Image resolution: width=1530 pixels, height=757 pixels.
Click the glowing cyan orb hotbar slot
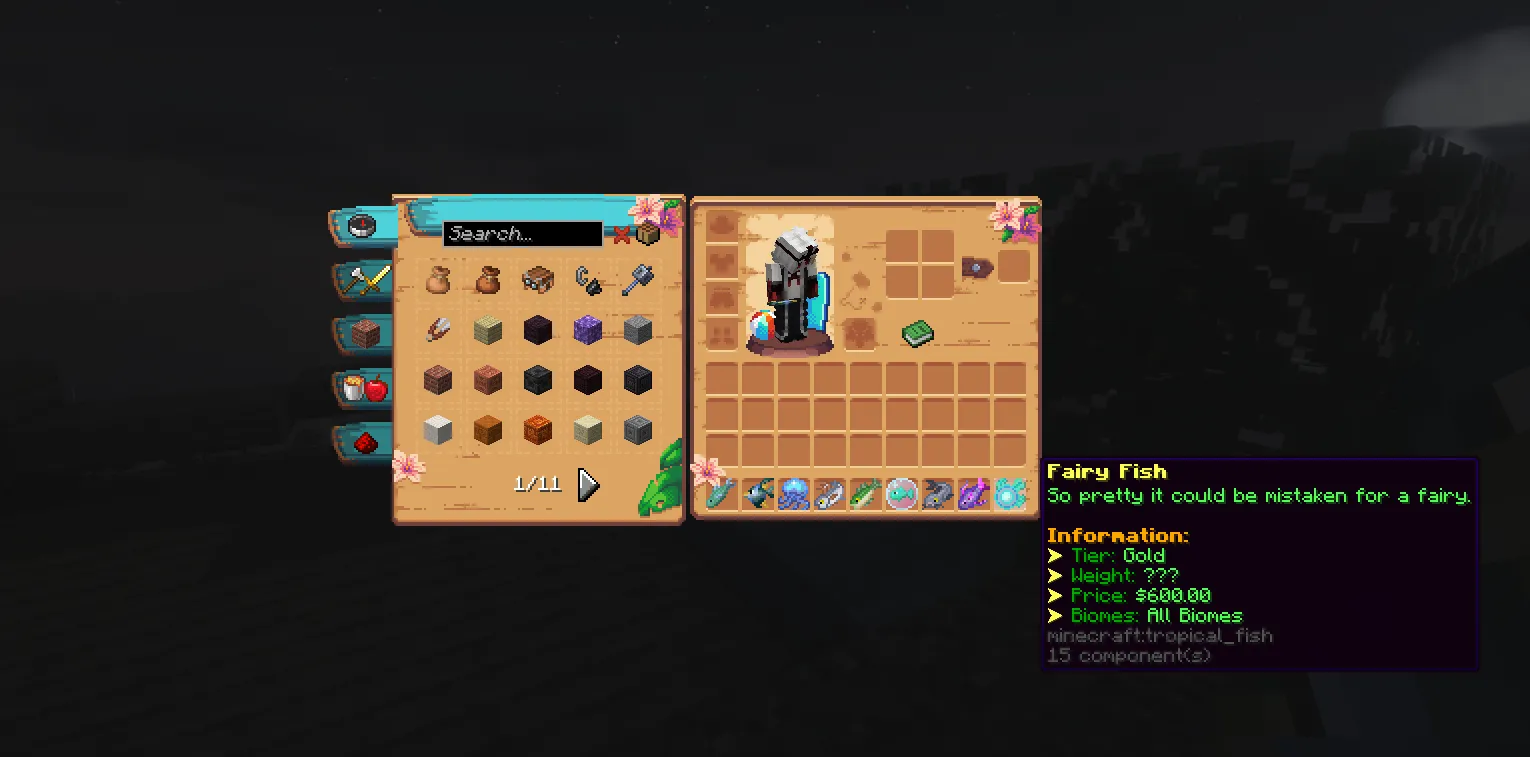pos(1009,493)
